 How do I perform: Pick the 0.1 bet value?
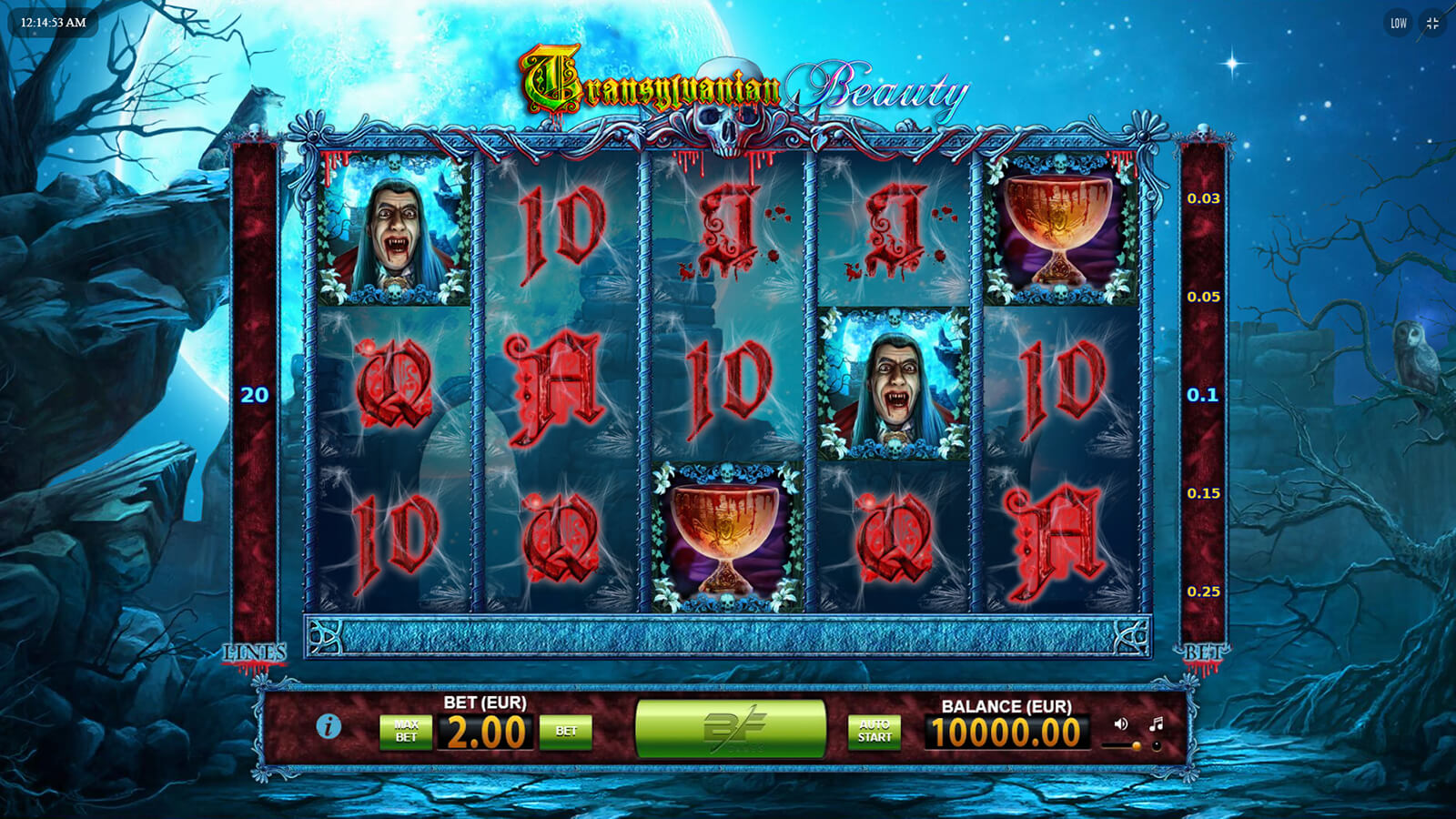pos(1203,395)
